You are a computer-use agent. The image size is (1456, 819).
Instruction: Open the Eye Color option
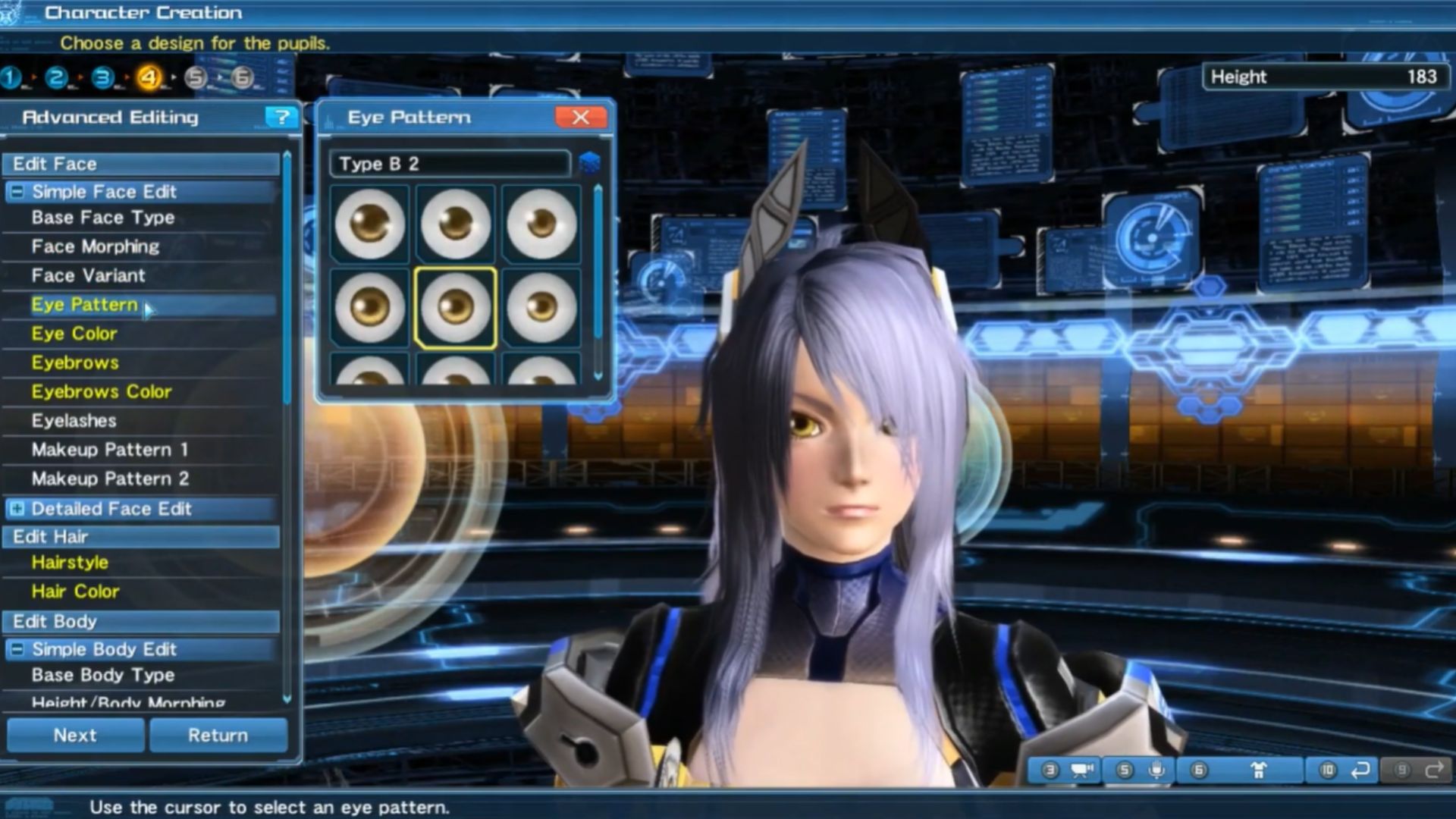click(x=74, y=334)
